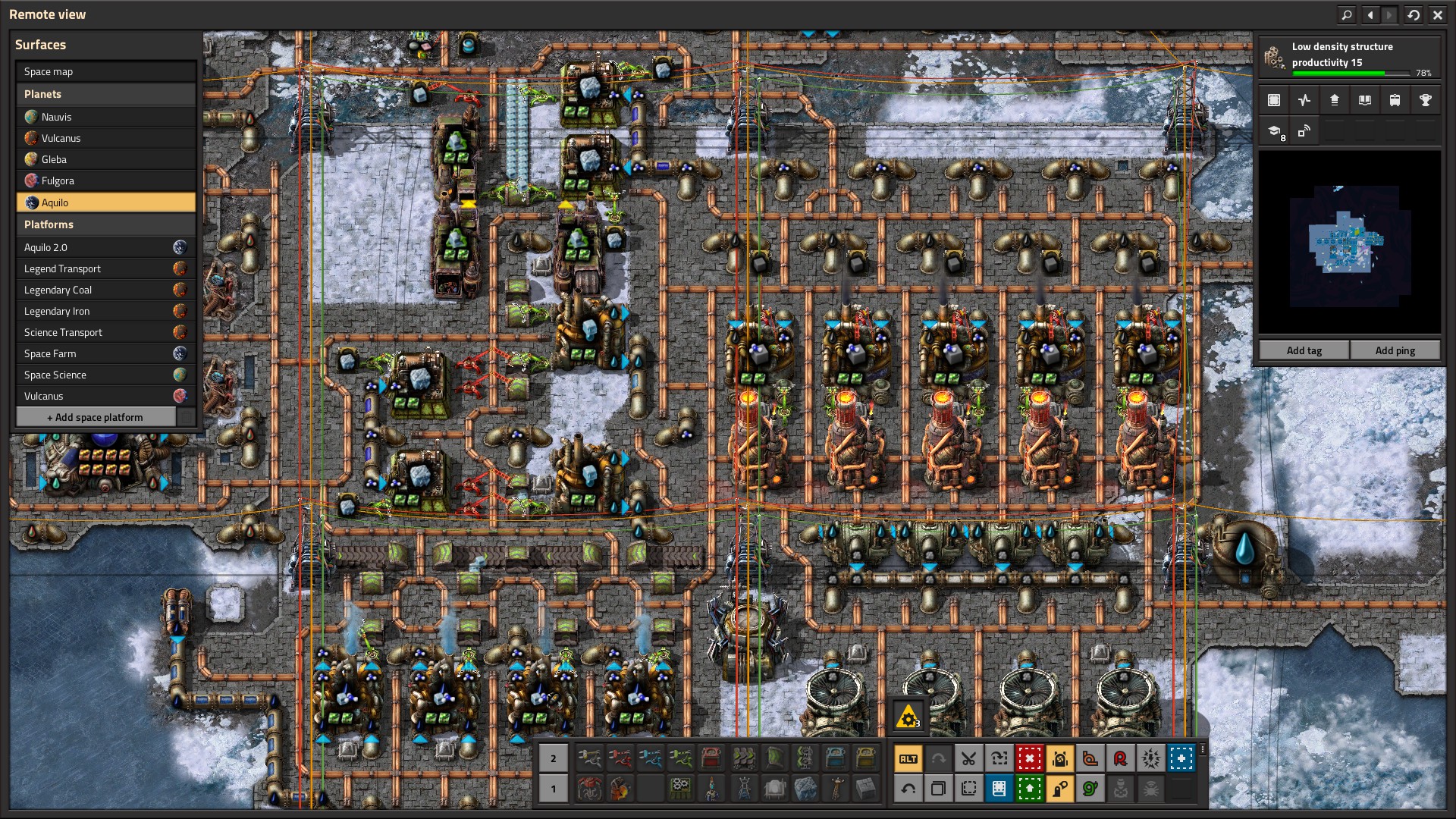Image resolution: width=1456 pixels, height=819 pixels.
Task: Open the Space map view
Action: [106, 71]
